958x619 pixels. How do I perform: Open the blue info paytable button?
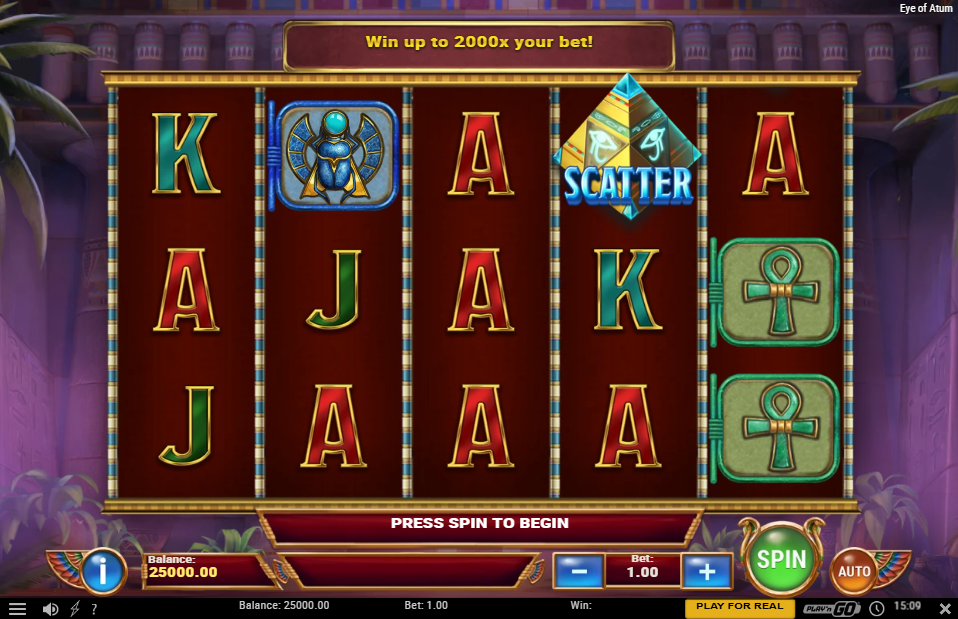click(102, 571)
